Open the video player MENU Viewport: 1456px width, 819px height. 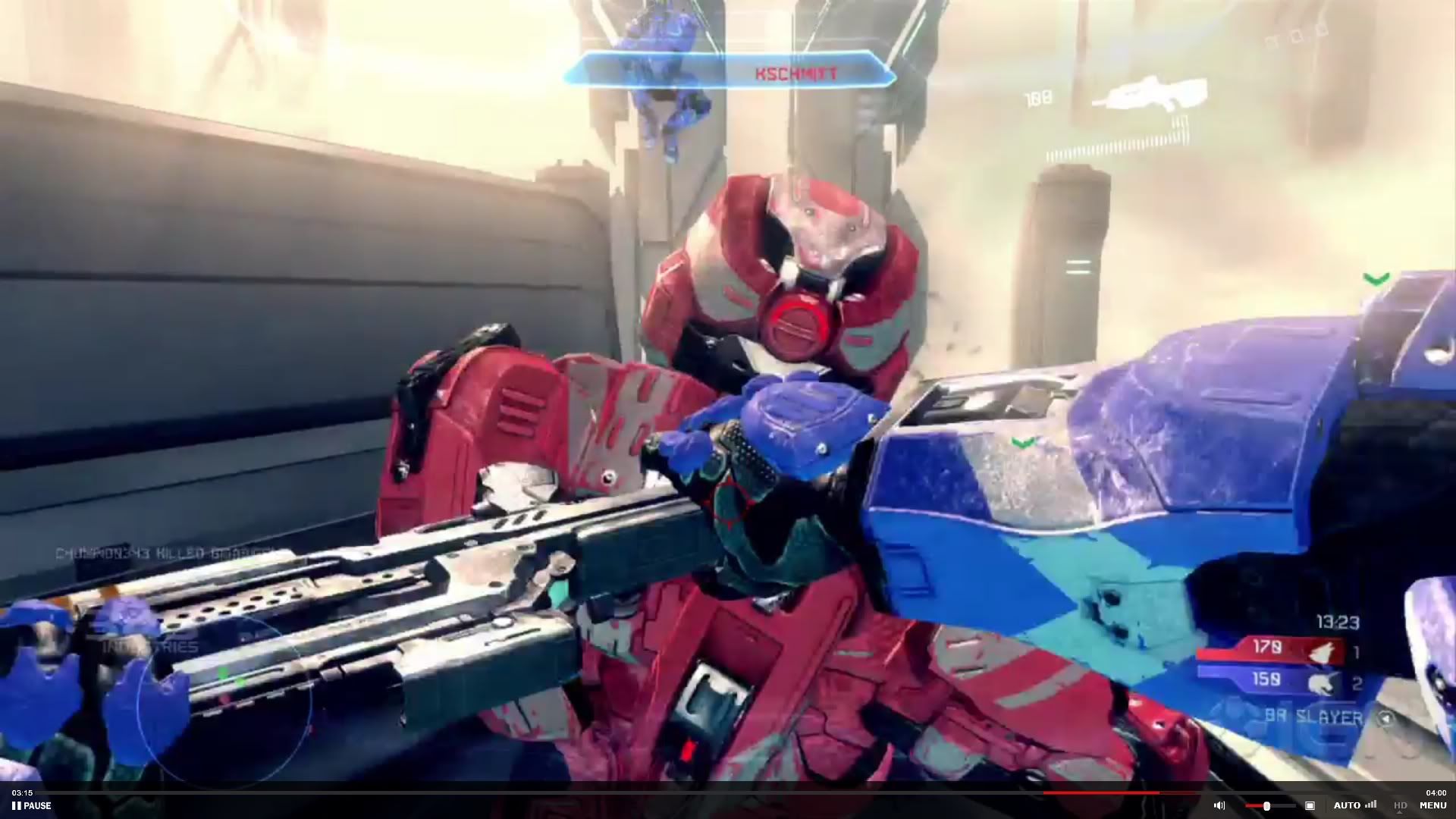click(x=1432, y=805)
